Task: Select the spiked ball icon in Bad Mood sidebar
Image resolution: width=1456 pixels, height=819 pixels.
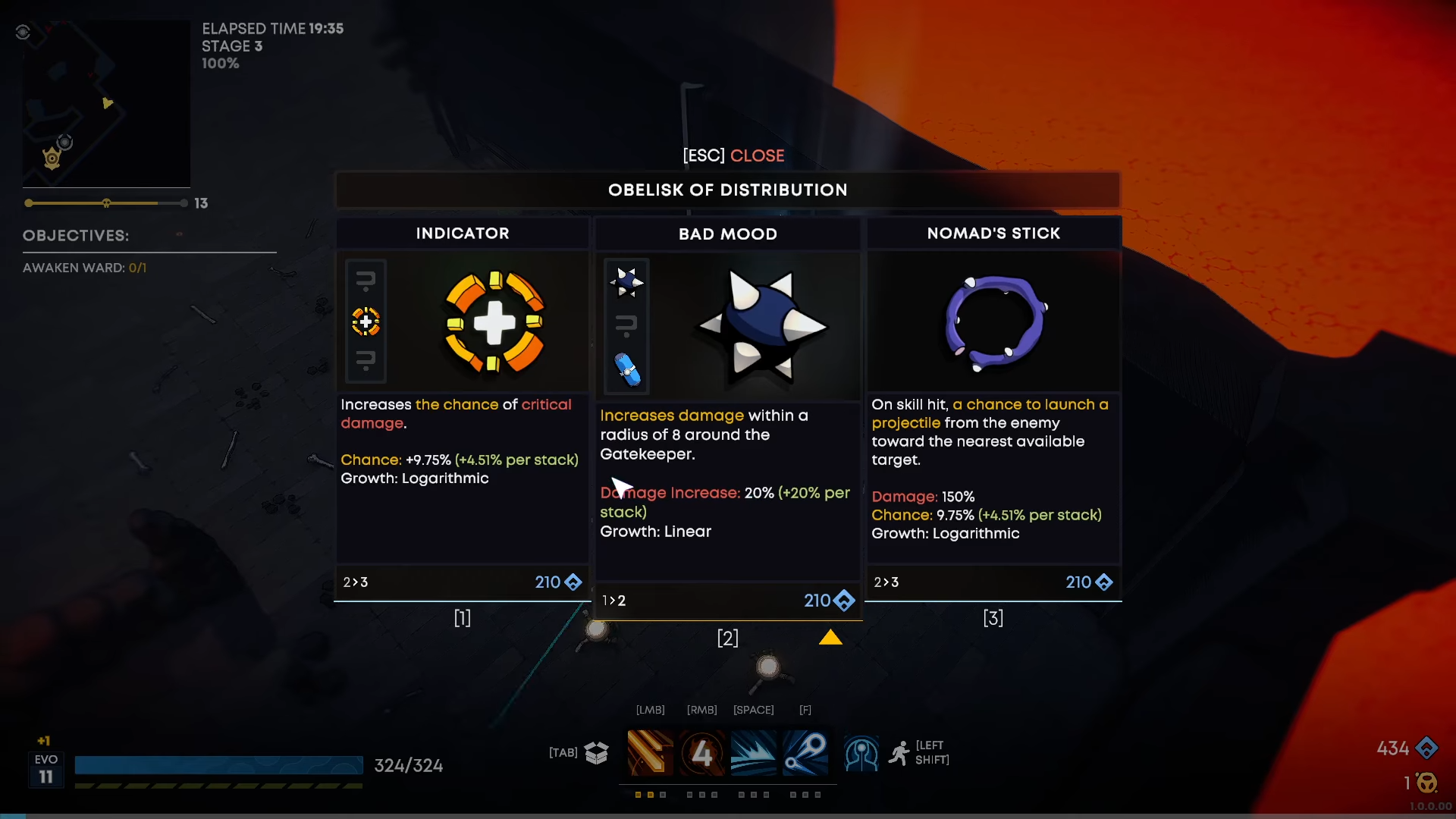Action: point(626,282)
